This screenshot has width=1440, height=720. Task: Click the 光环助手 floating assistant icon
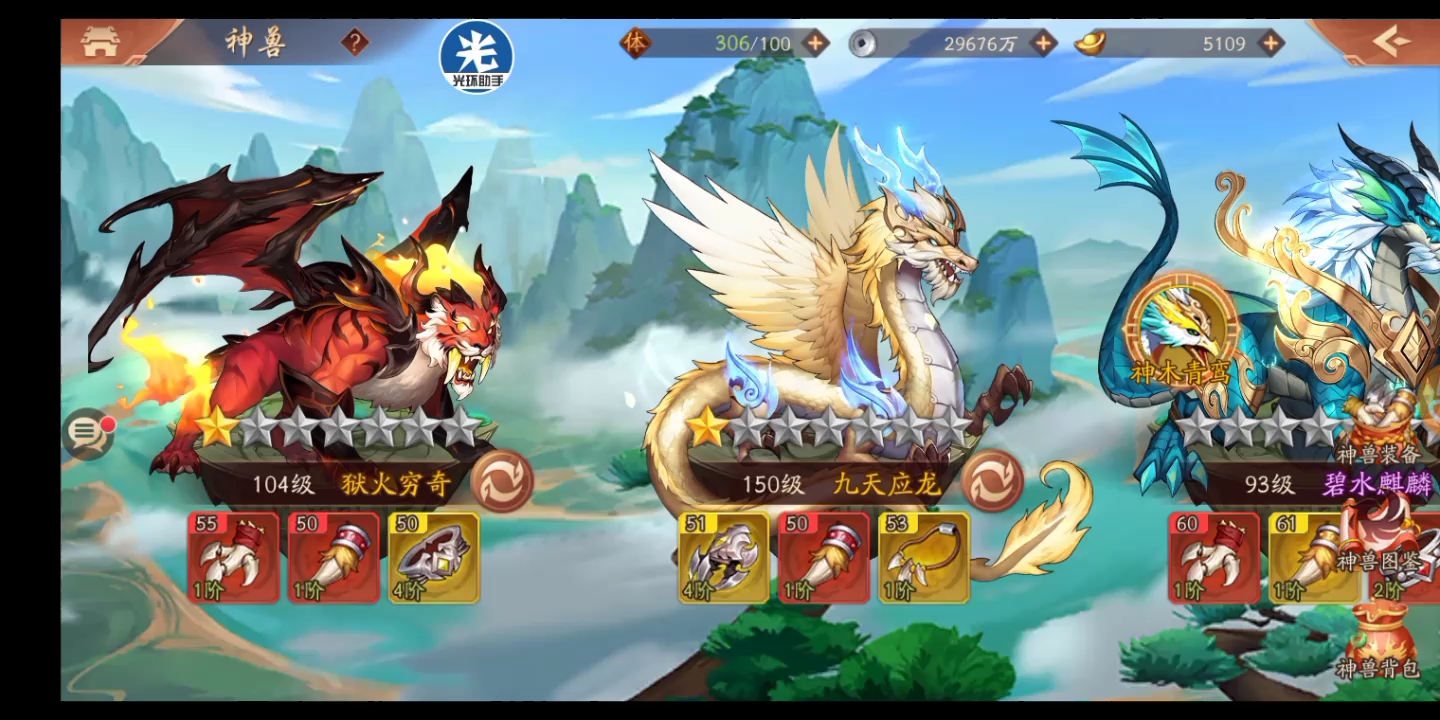477,57
